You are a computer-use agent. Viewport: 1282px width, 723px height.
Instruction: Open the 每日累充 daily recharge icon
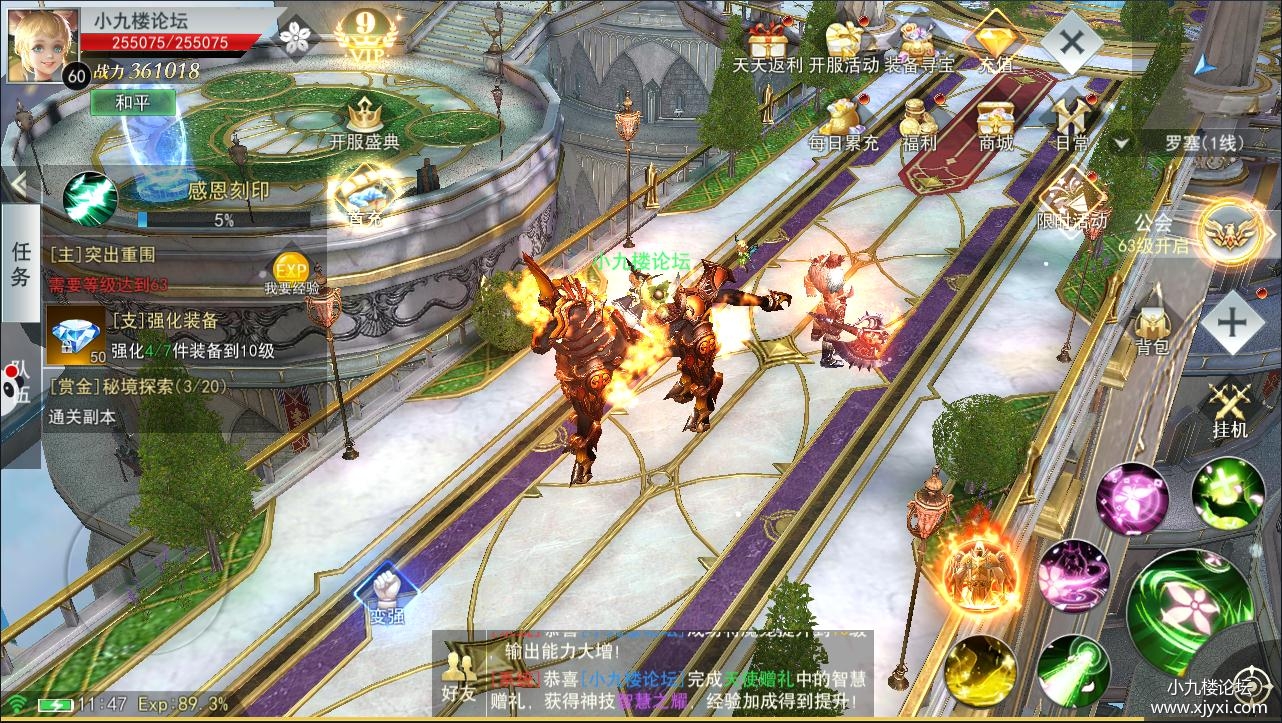tap(843, 123)
